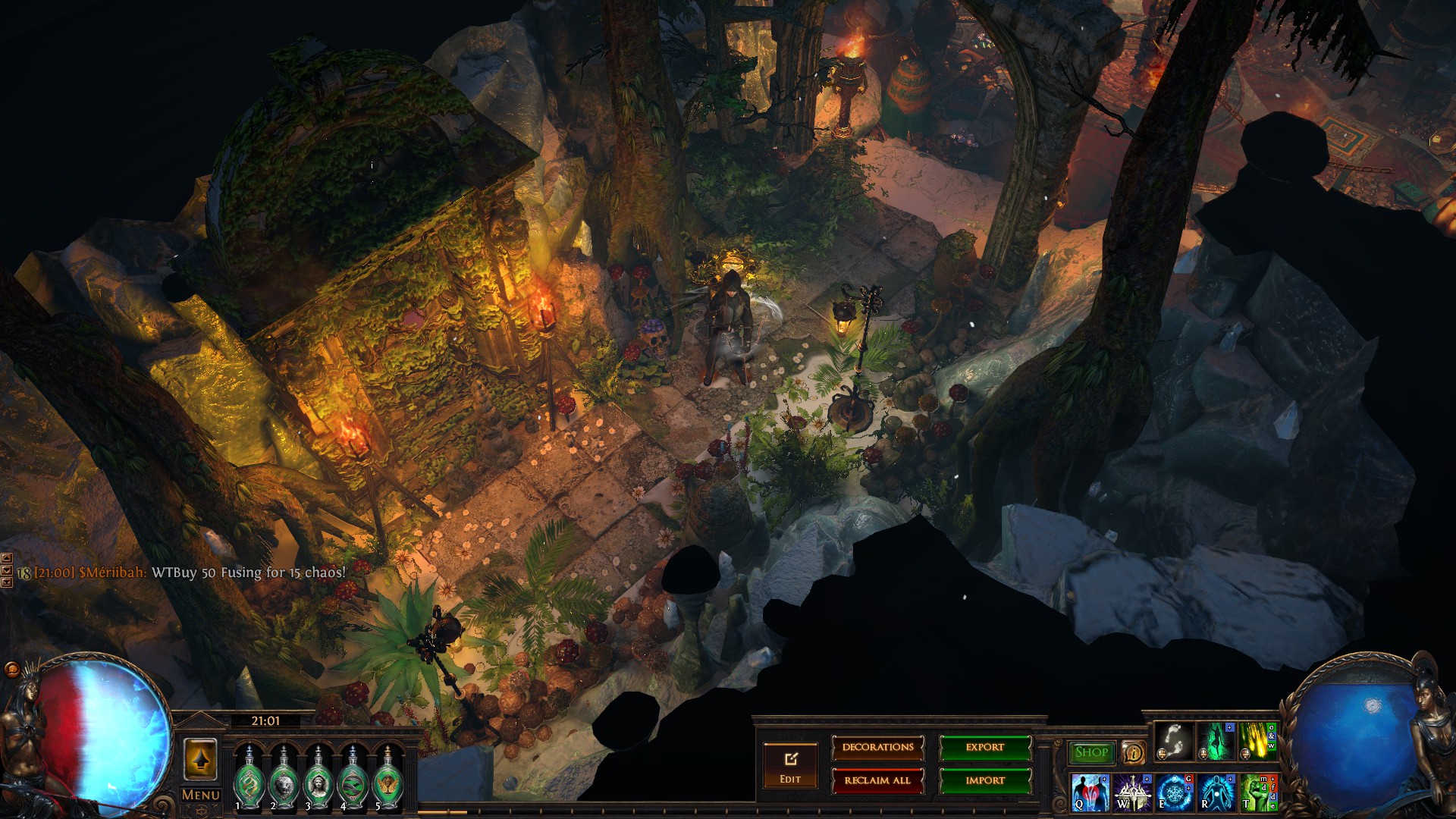The width and height of the screenshot is (1456, 819).
Task: Open the green Shop button
Action: [x=1091, y=752]
